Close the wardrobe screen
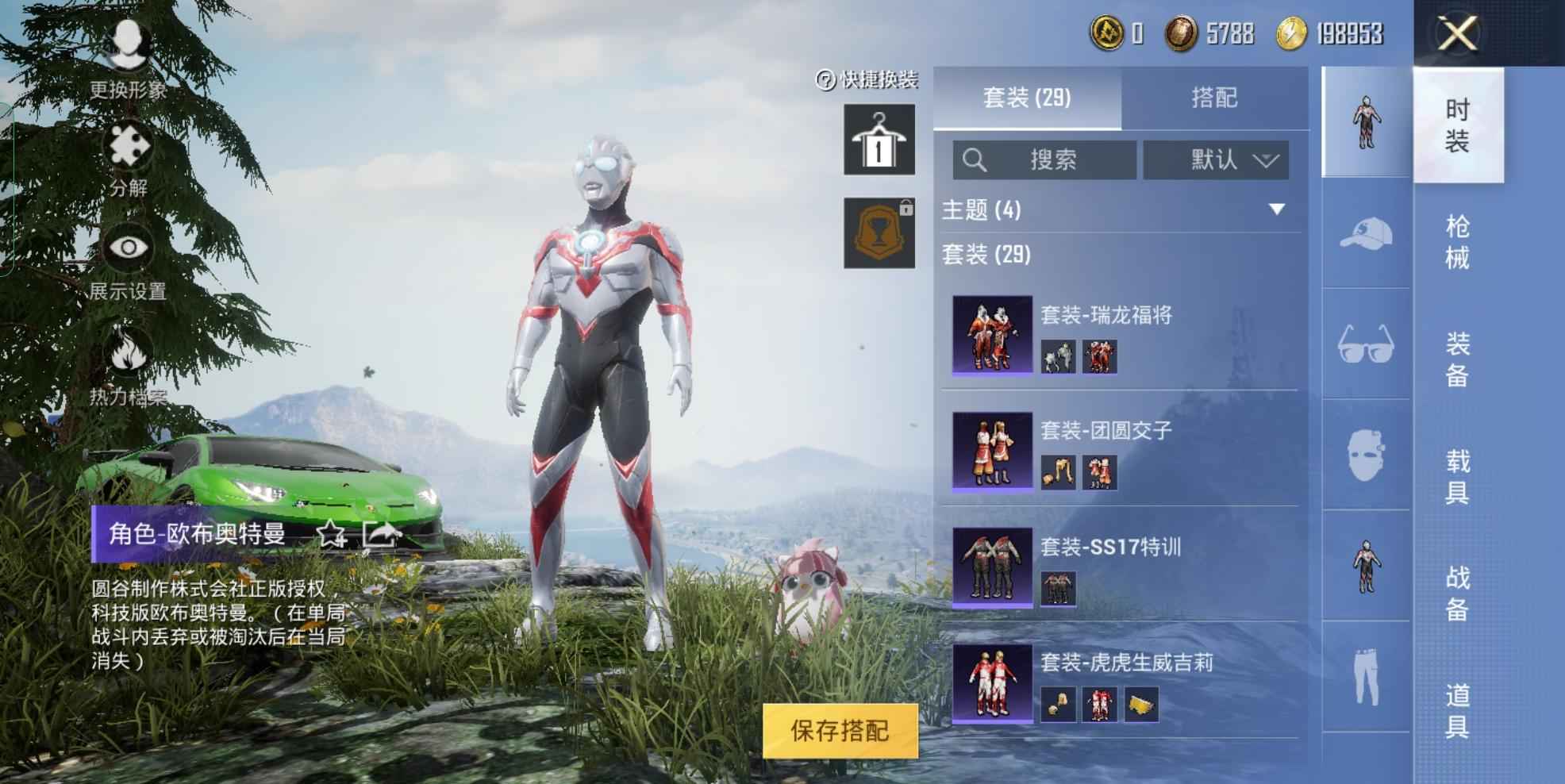This screenshot has height=784, width=1565. [x=1458, y=33]
